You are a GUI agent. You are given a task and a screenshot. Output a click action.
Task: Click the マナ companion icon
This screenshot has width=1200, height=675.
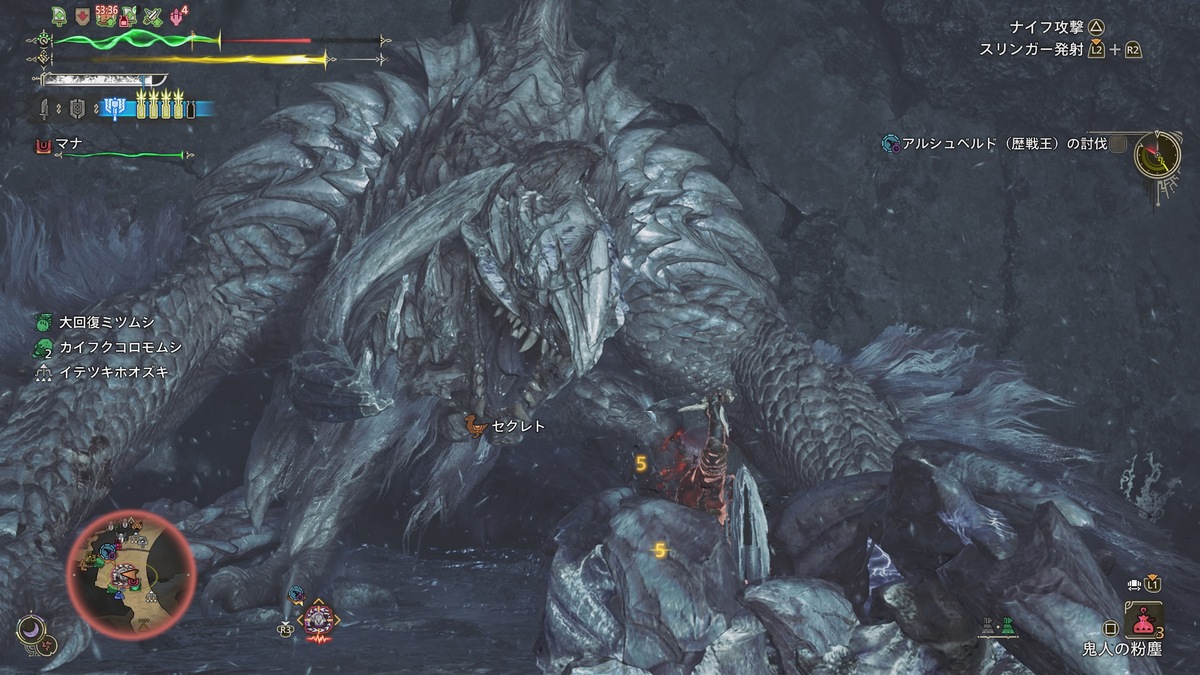(42, 146)
